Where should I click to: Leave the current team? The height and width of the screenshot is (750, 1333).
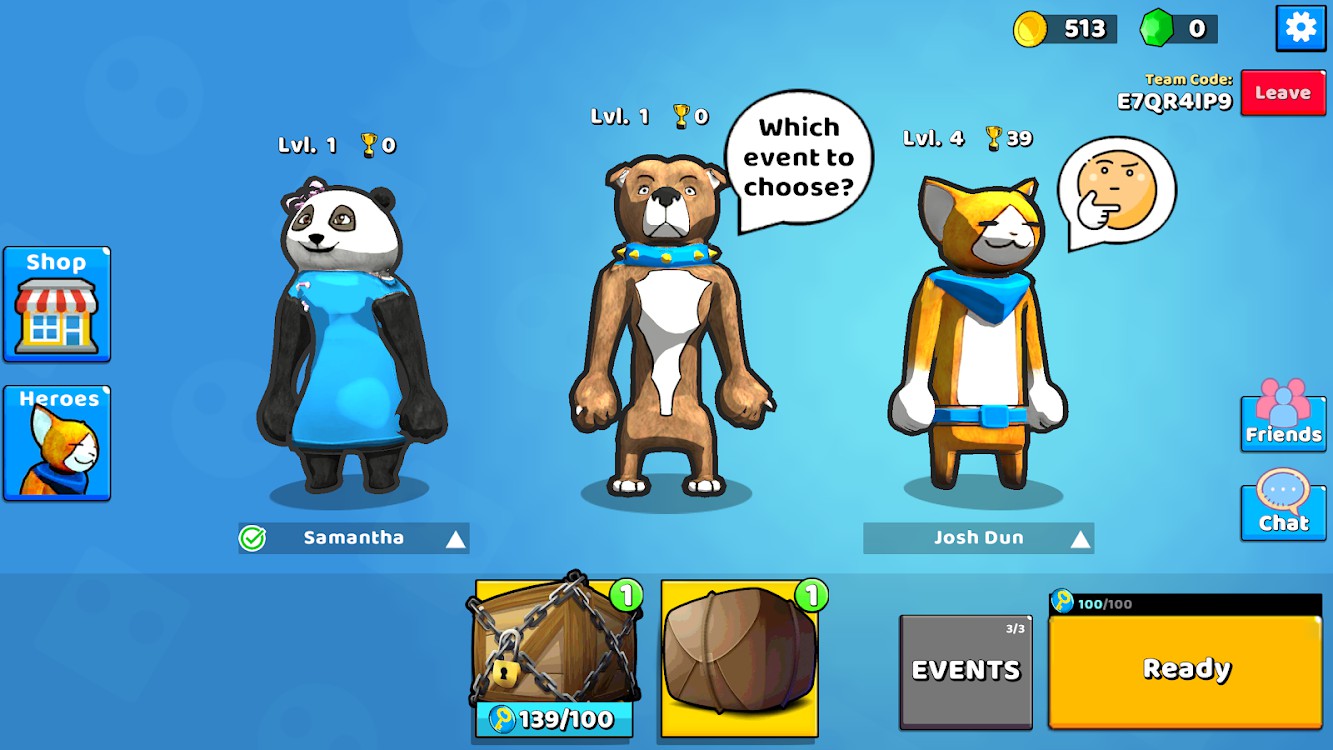point(1282,93)
